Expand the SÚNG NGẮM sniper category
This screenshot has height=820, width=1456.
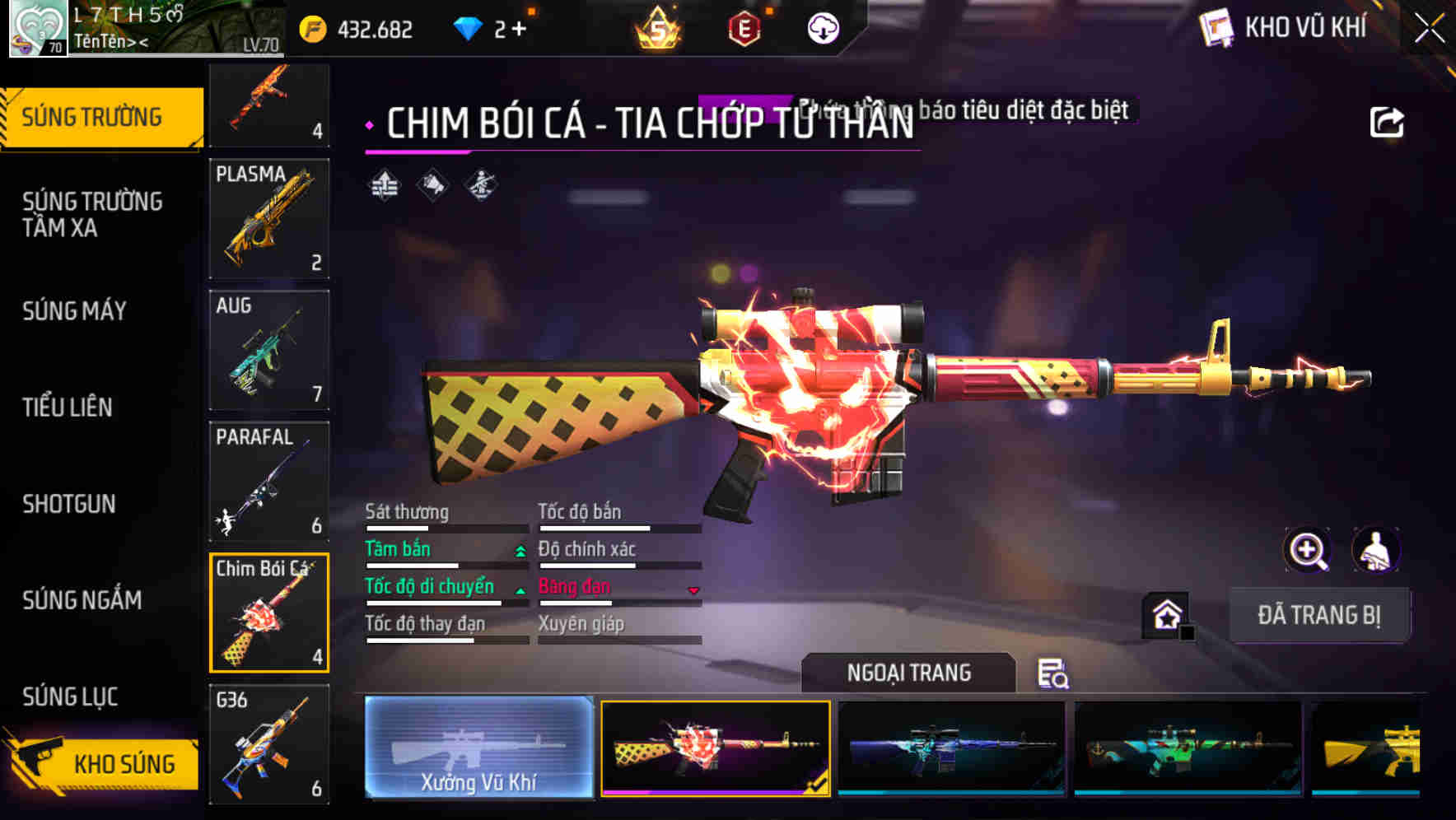click(x=80, y=601)
